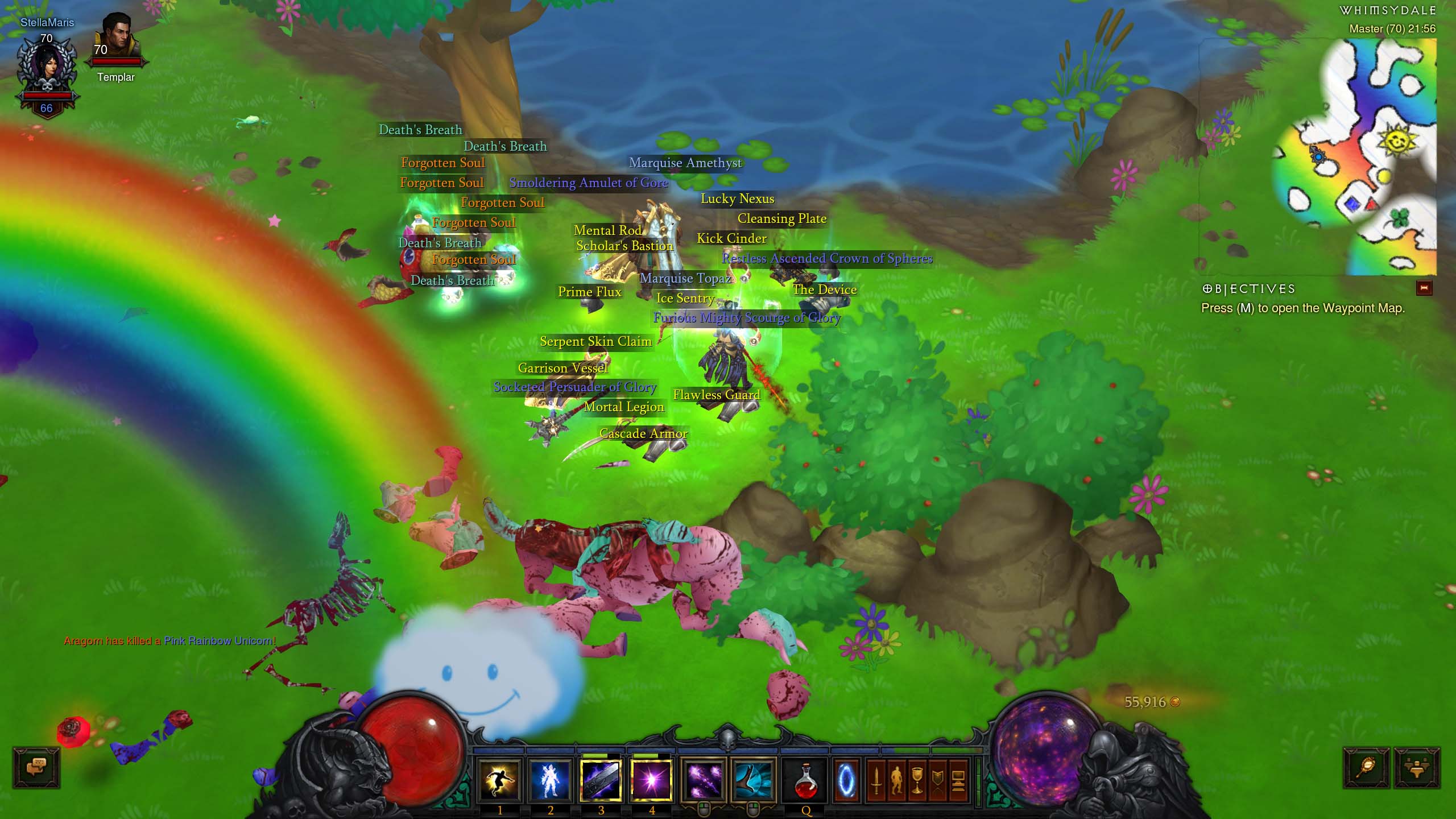Click the golden hand mirror button

(x=1366, y=767)
